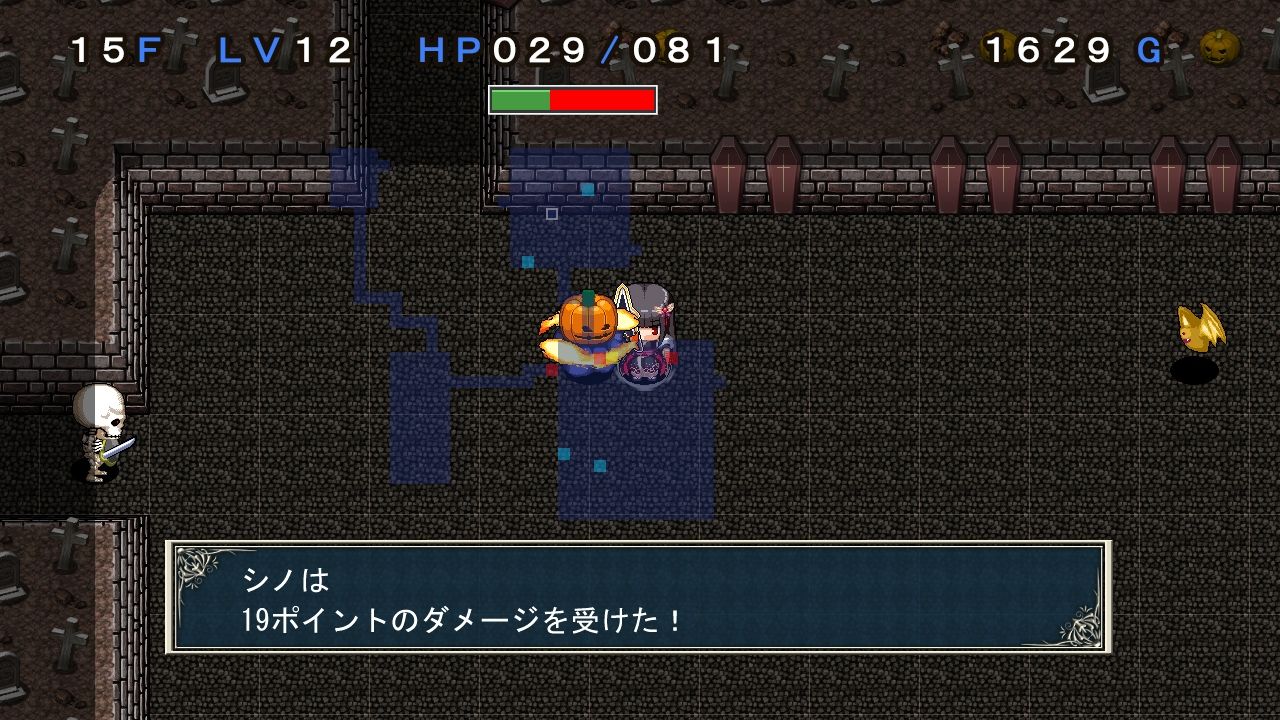The height and width of the screenshot is (720, 1280).
Task: Click the white room outline square on the minimap
Action: point(551,213)
